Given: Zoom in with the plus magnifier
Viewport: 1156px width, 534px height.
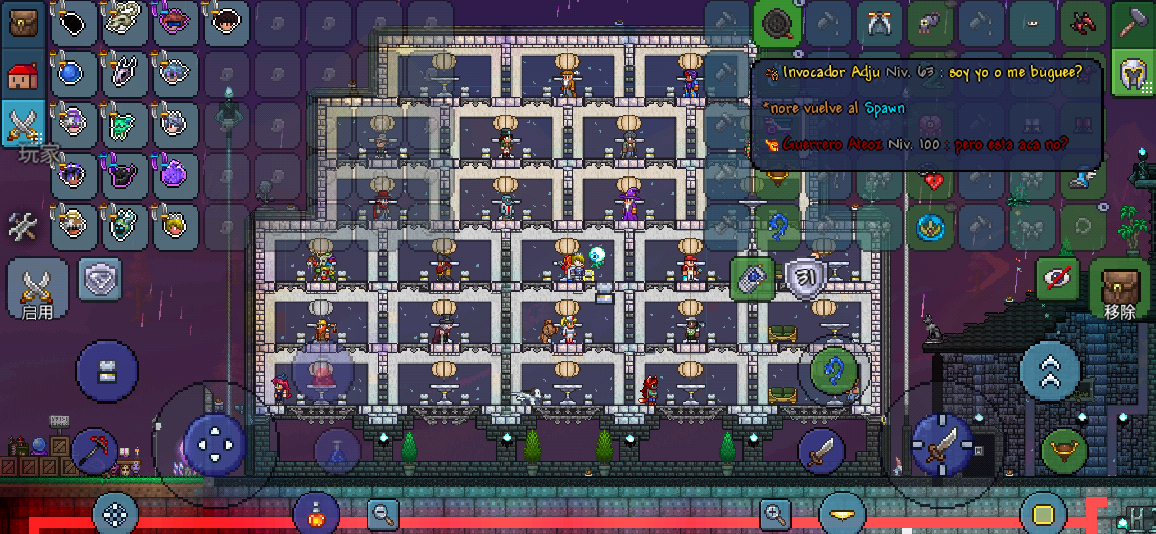Looking at the screenshot, I should tap(775, 515).
